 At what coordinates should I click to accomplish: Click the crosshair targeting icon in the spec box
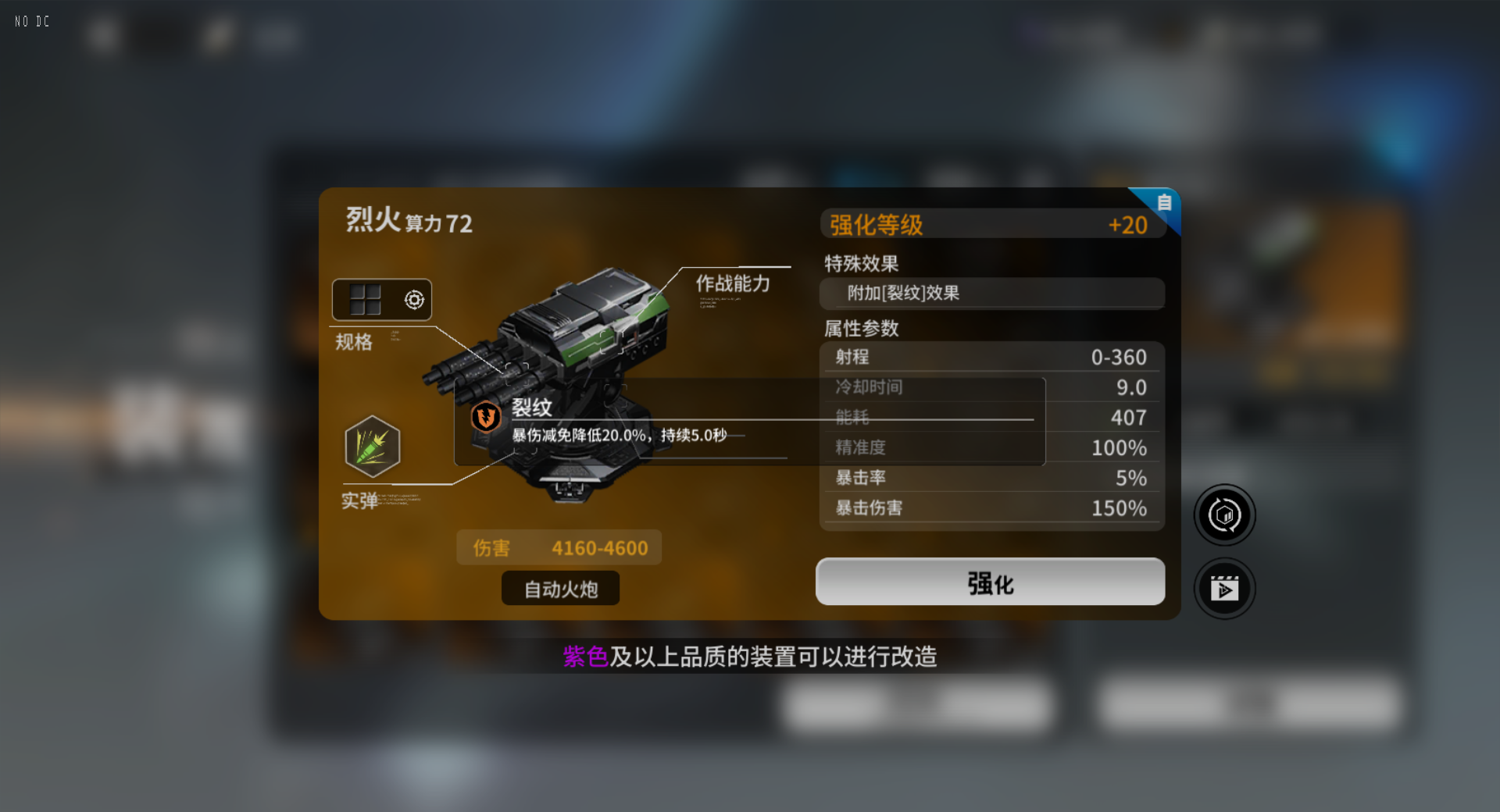pyautogui.click(x=413, y=299)
